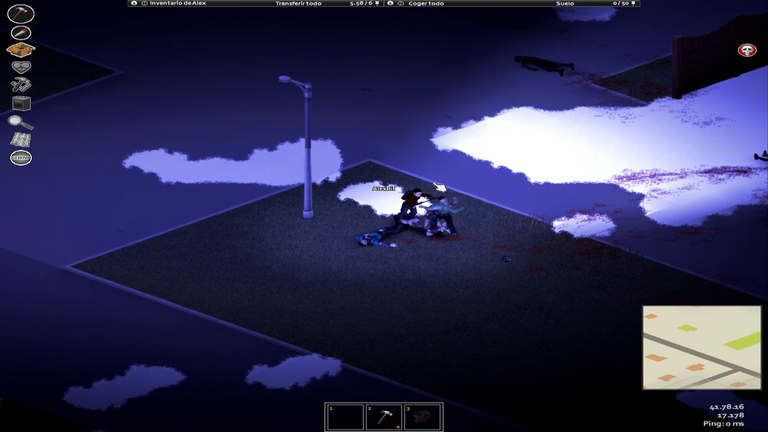Click the dark furniture box icon
The height and width of the screenshot is (432, 768).
[20, 103]
